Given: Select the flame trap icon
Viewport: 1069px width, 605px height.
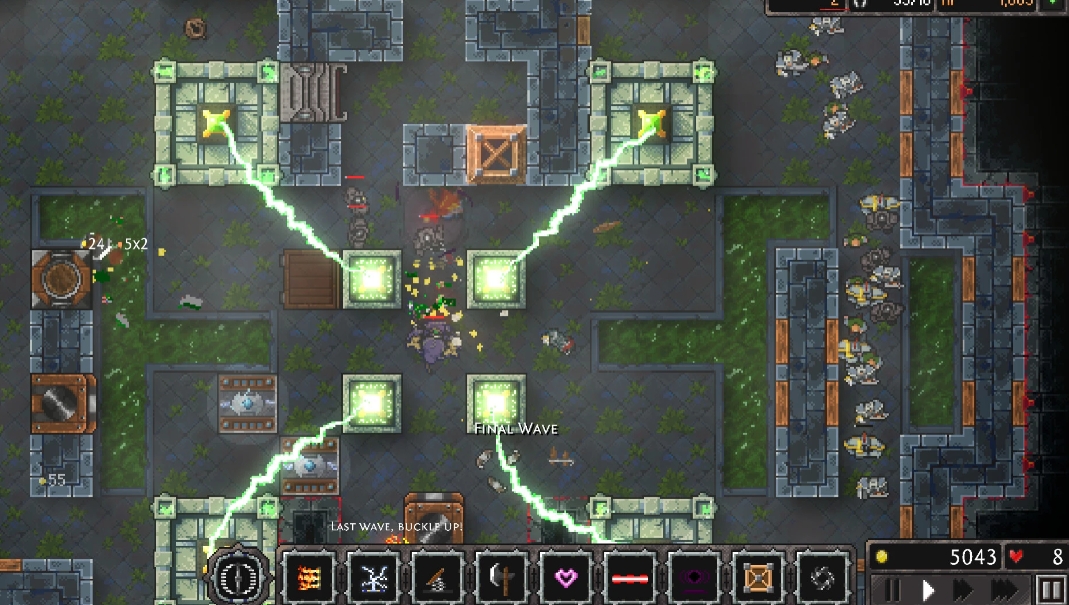Looking at the screenshot, I should coord(308,577).
